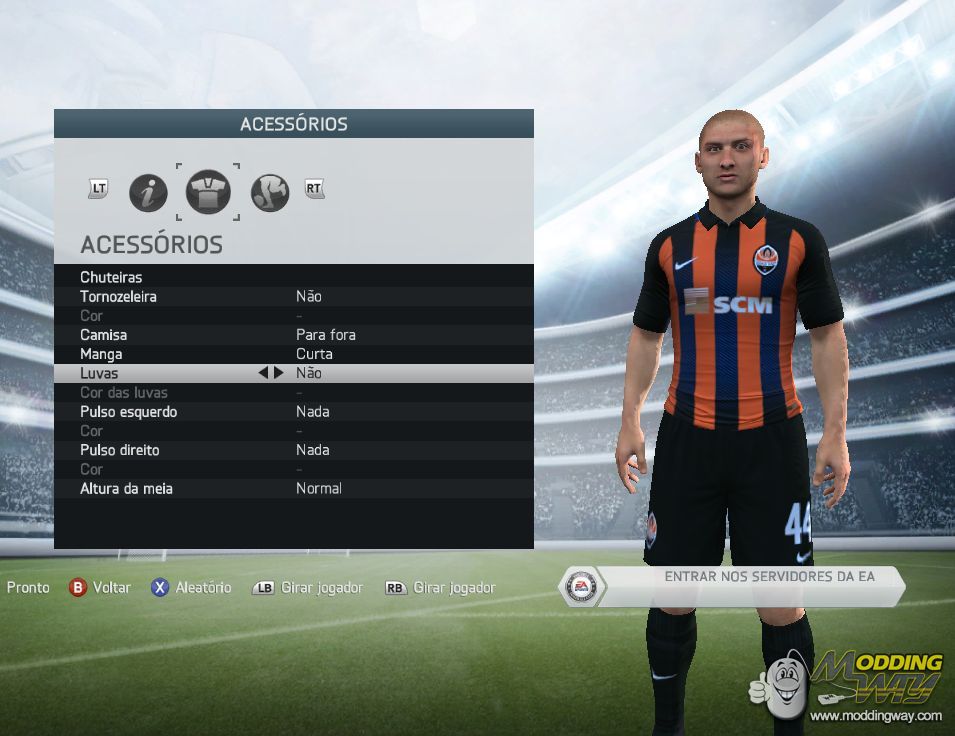Viewport: 955px width, 736px height.
Task: Visit the moddingway.com watermark link
Action: tap(875, 716)
